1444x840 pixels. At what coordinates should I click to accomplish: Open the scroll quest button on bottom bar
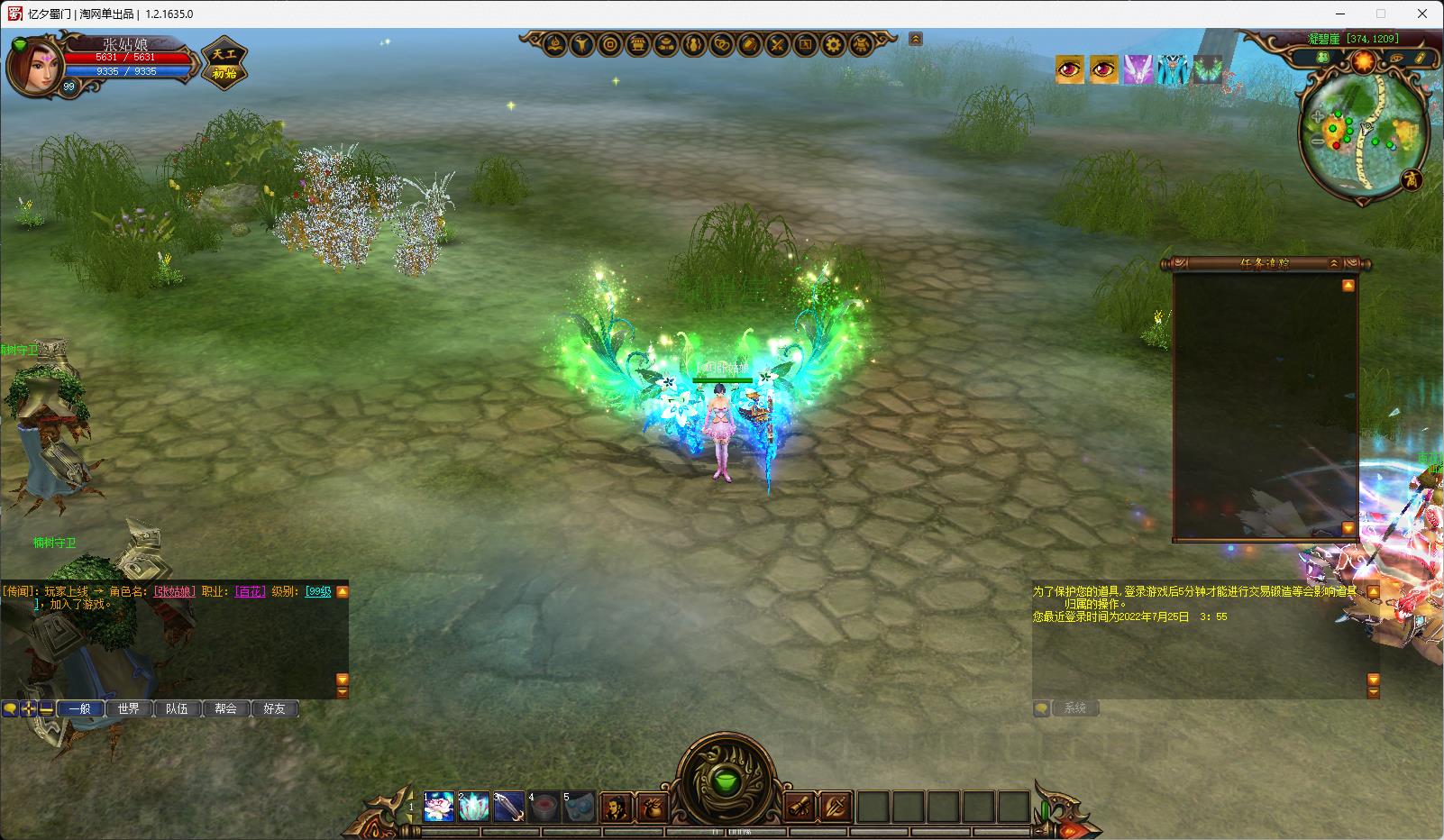[800, 807]
